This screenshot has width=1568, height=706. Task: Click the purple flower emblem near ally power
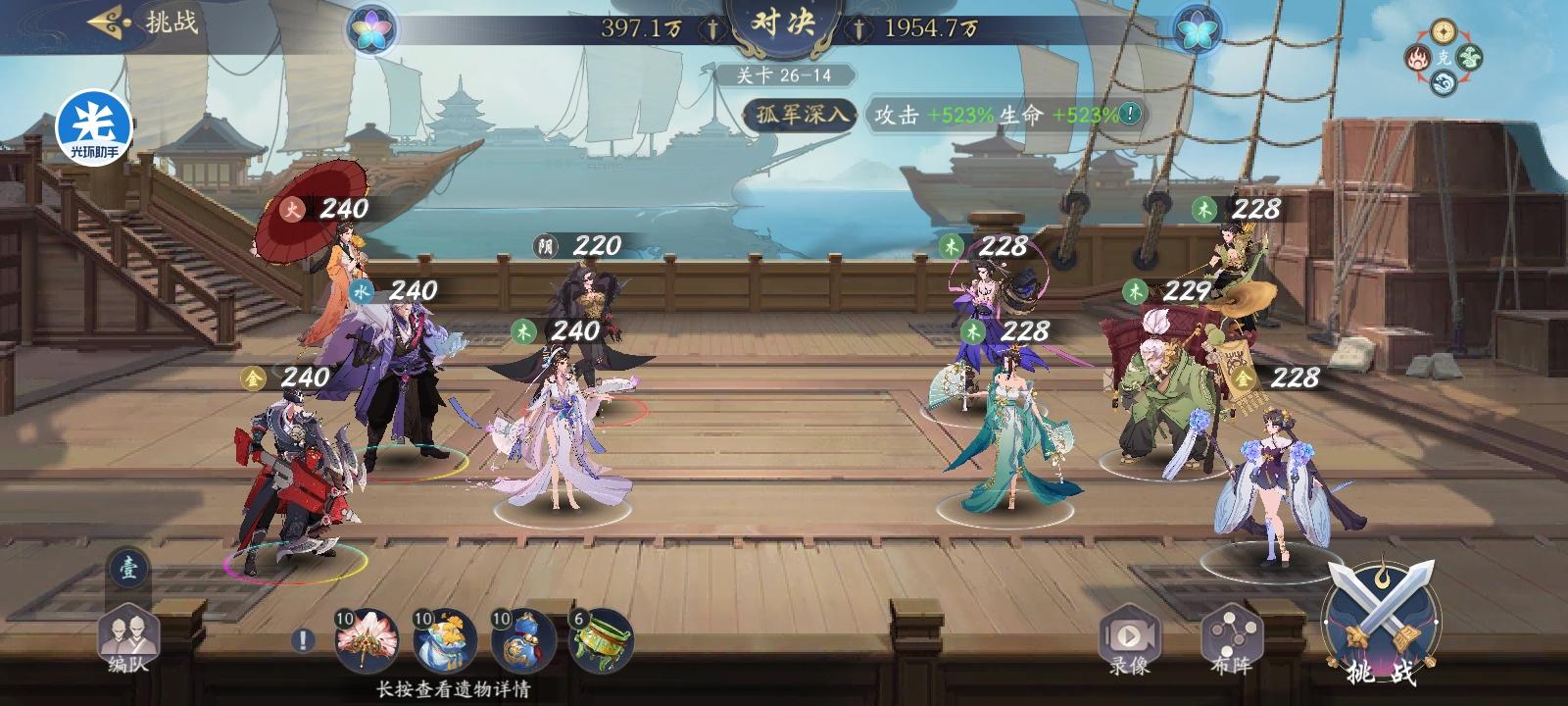(x=370, y=29)
